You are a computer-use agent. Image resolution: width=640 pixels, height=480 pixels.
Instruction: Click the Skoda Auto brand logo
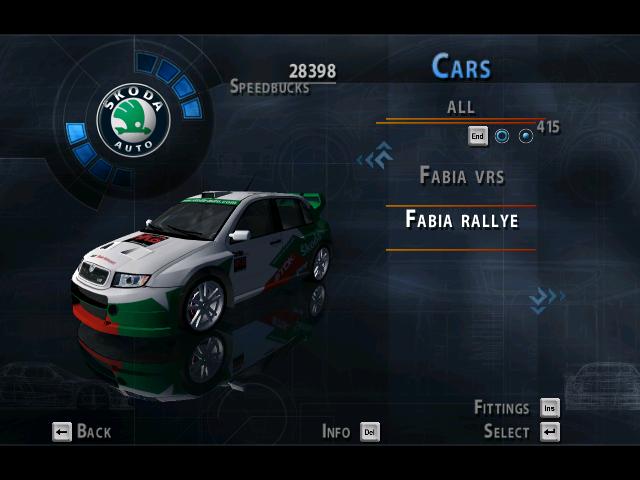click(x=133, y=120)
